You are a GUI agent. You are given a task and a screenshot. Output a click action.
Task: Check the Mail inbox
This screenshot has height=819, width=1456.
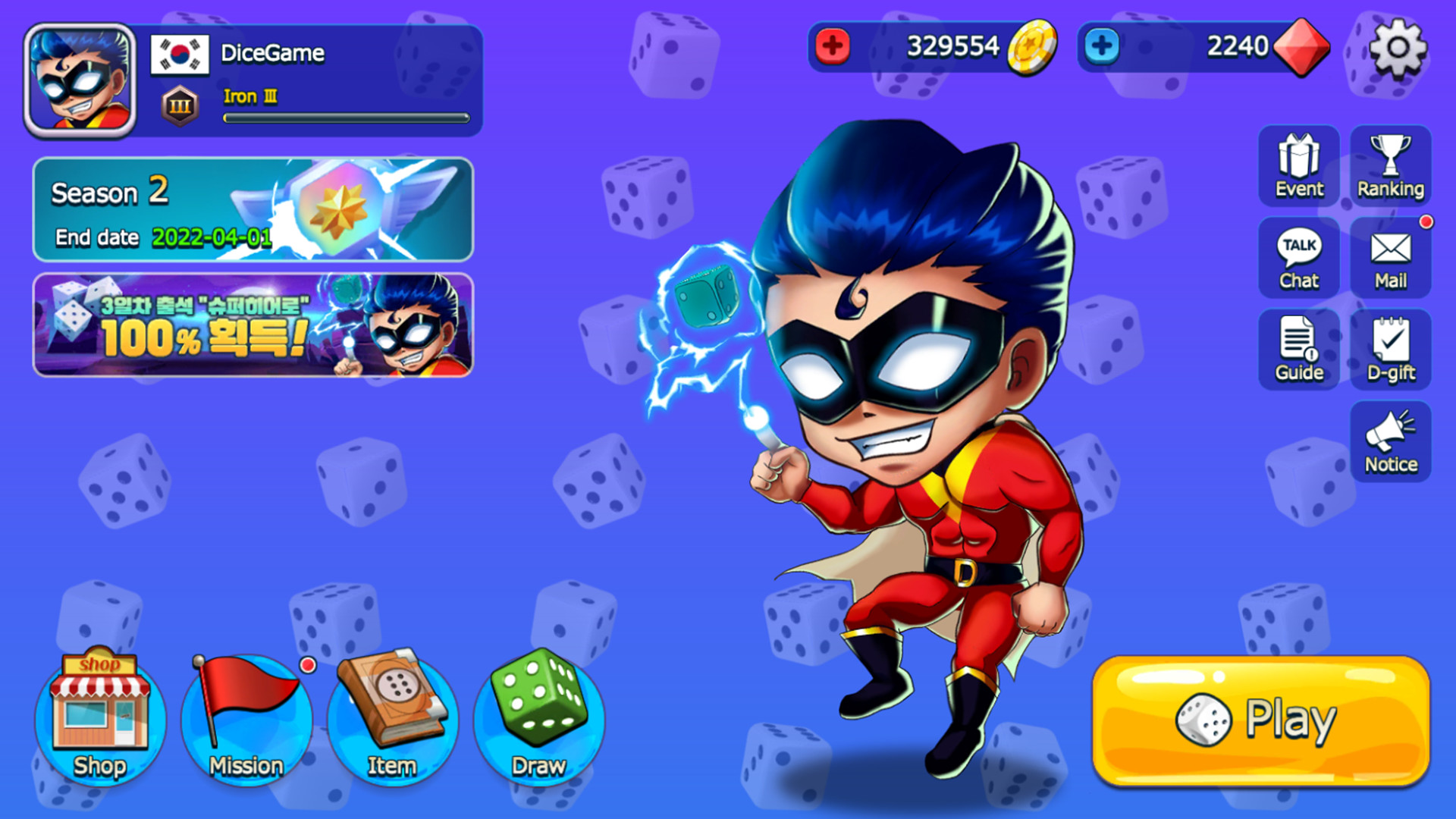(x=1390, y=258)
